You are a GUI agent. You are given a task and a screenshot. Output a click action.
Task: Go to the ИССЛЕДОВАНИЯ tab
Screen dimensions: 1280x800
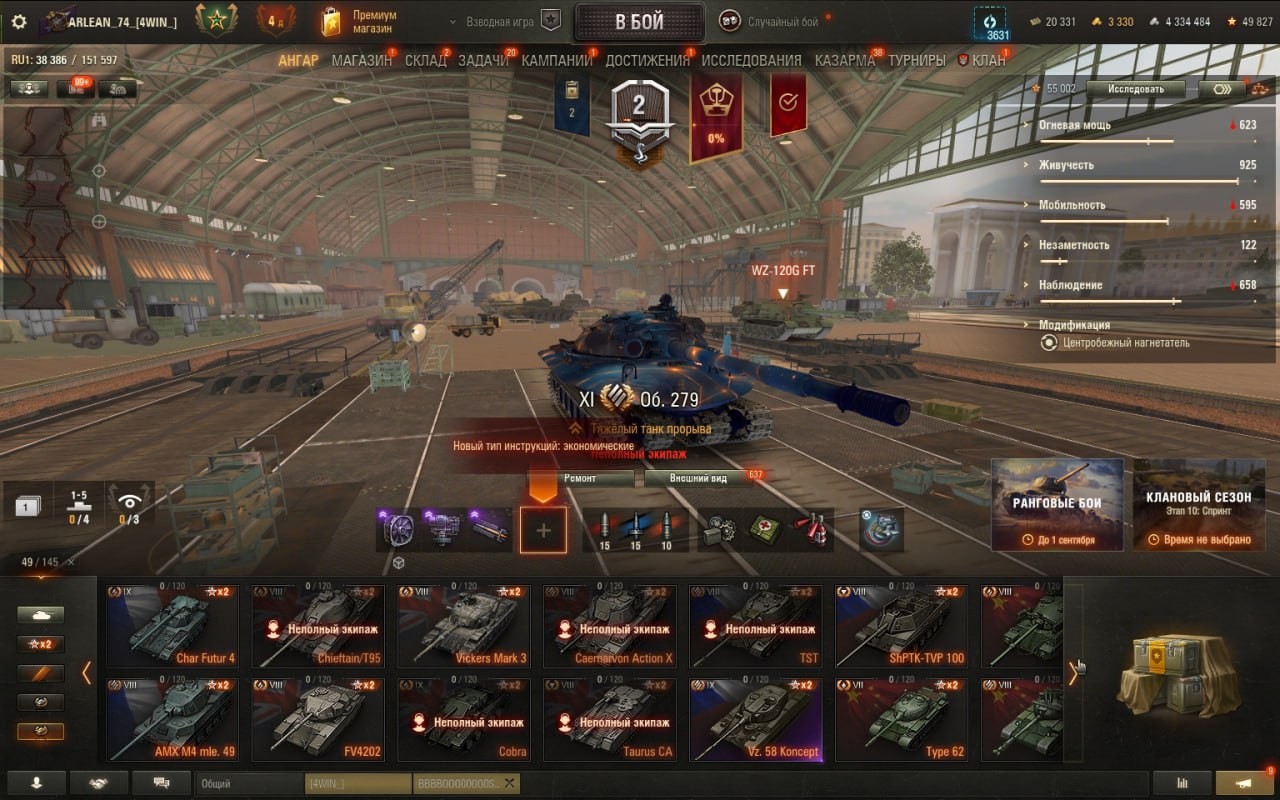click(751, 60)
